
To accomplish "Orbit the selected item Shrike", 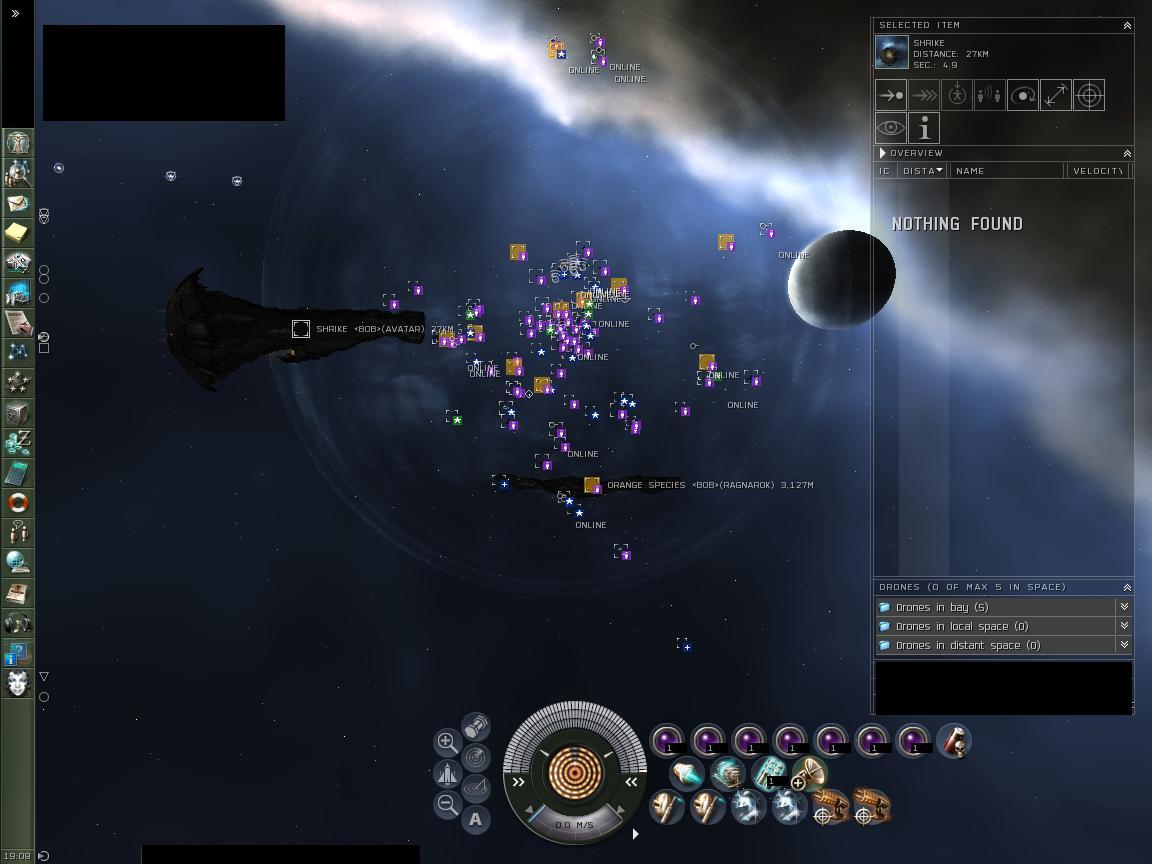I will [x=1022, y=96].
